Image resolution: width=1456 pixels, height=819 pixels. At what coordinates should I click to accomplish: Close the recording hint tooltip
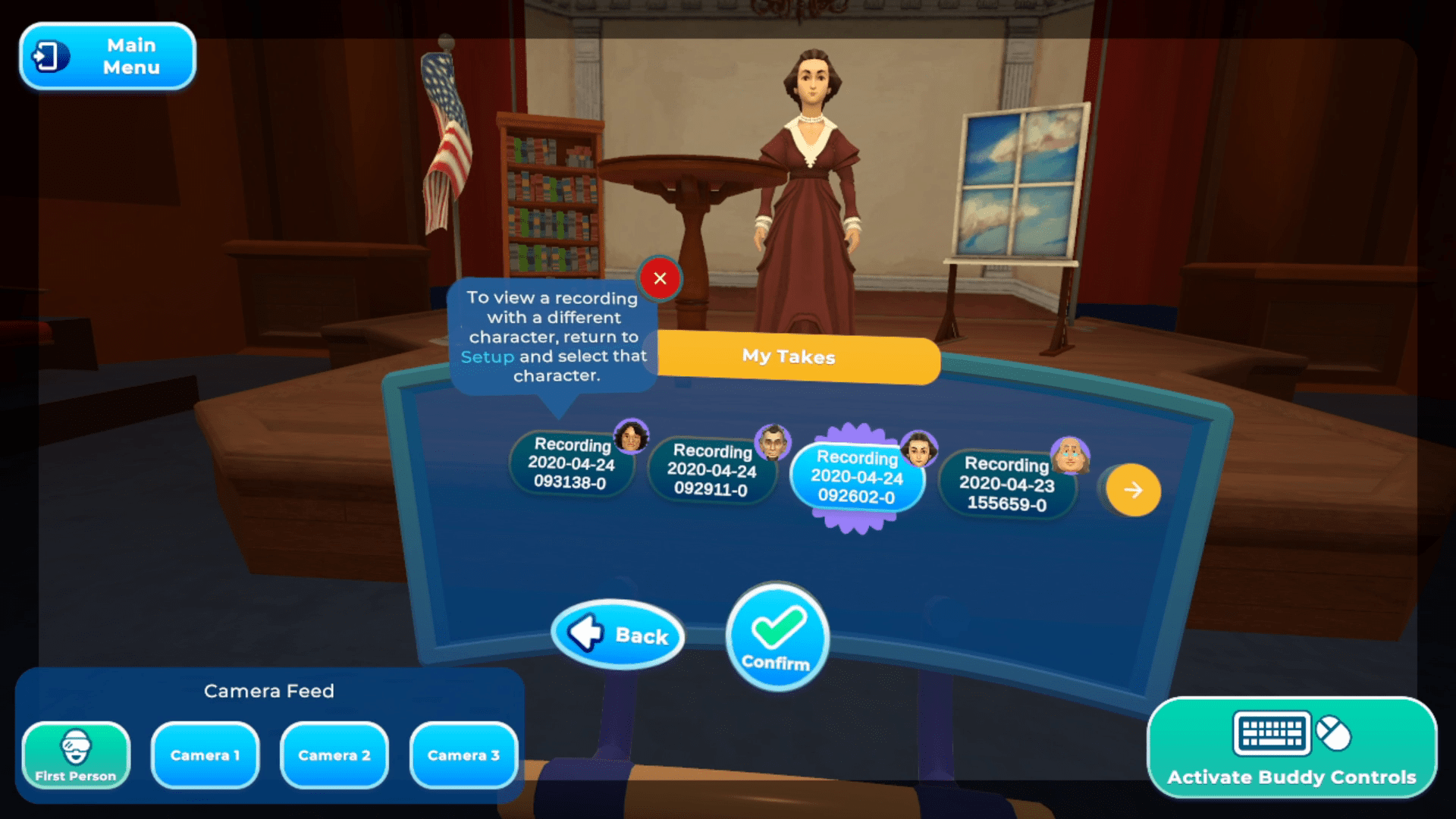(x=660, y=278)
